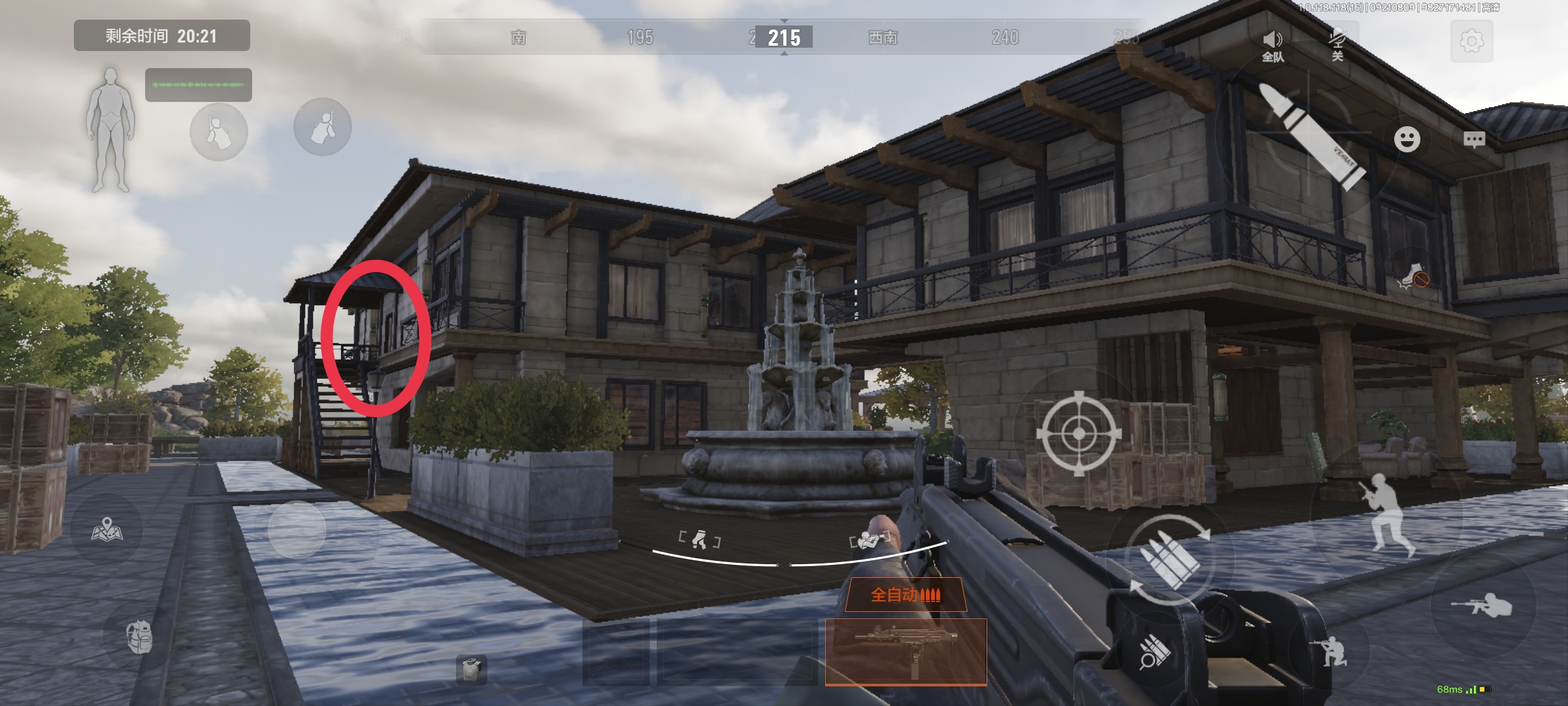Change the 全自动 fire mode
Screen dimensions: 1568x706
(906, 595)
